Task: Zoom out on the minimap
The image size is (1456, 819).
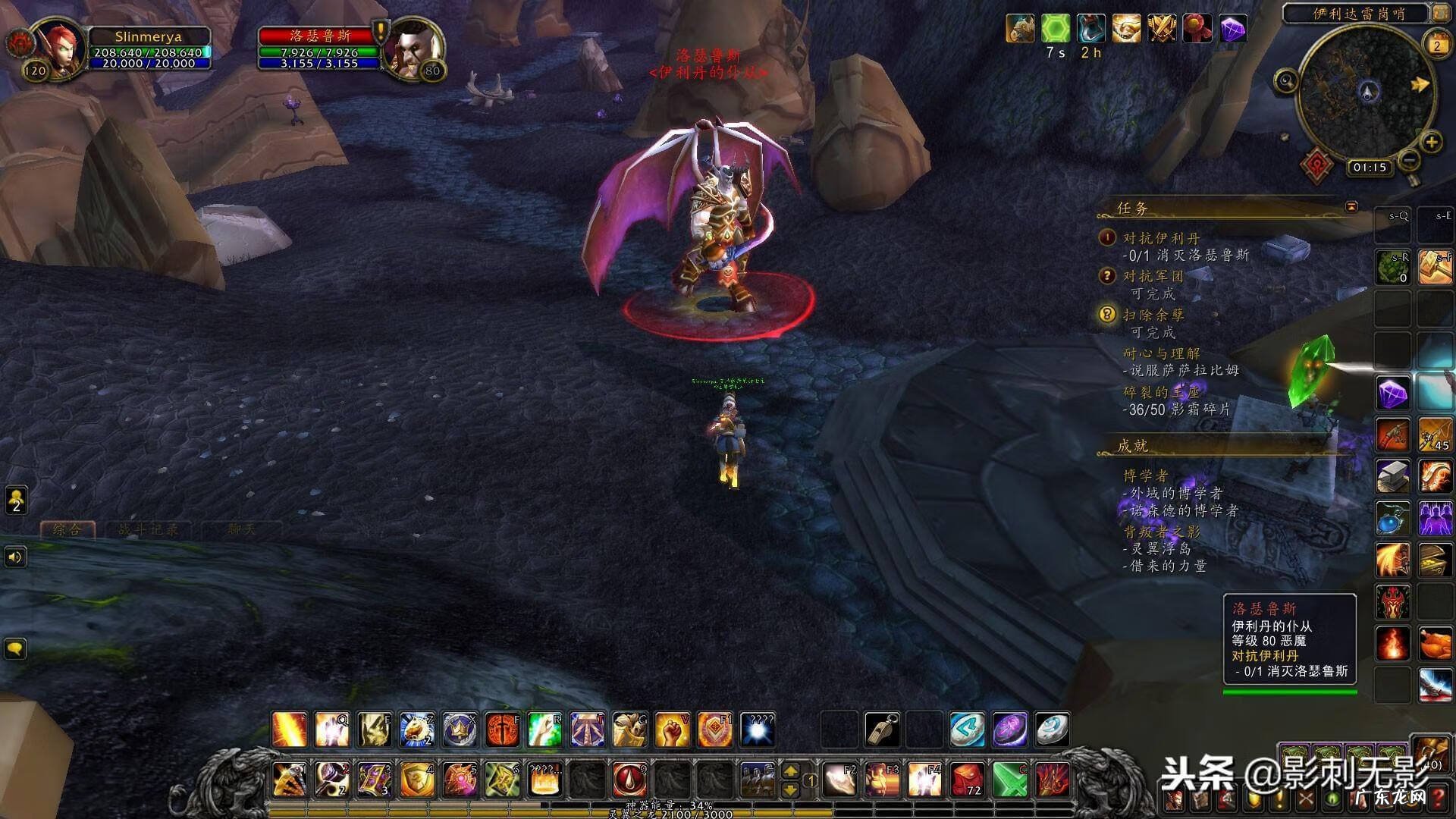Action: (1409, 160)
